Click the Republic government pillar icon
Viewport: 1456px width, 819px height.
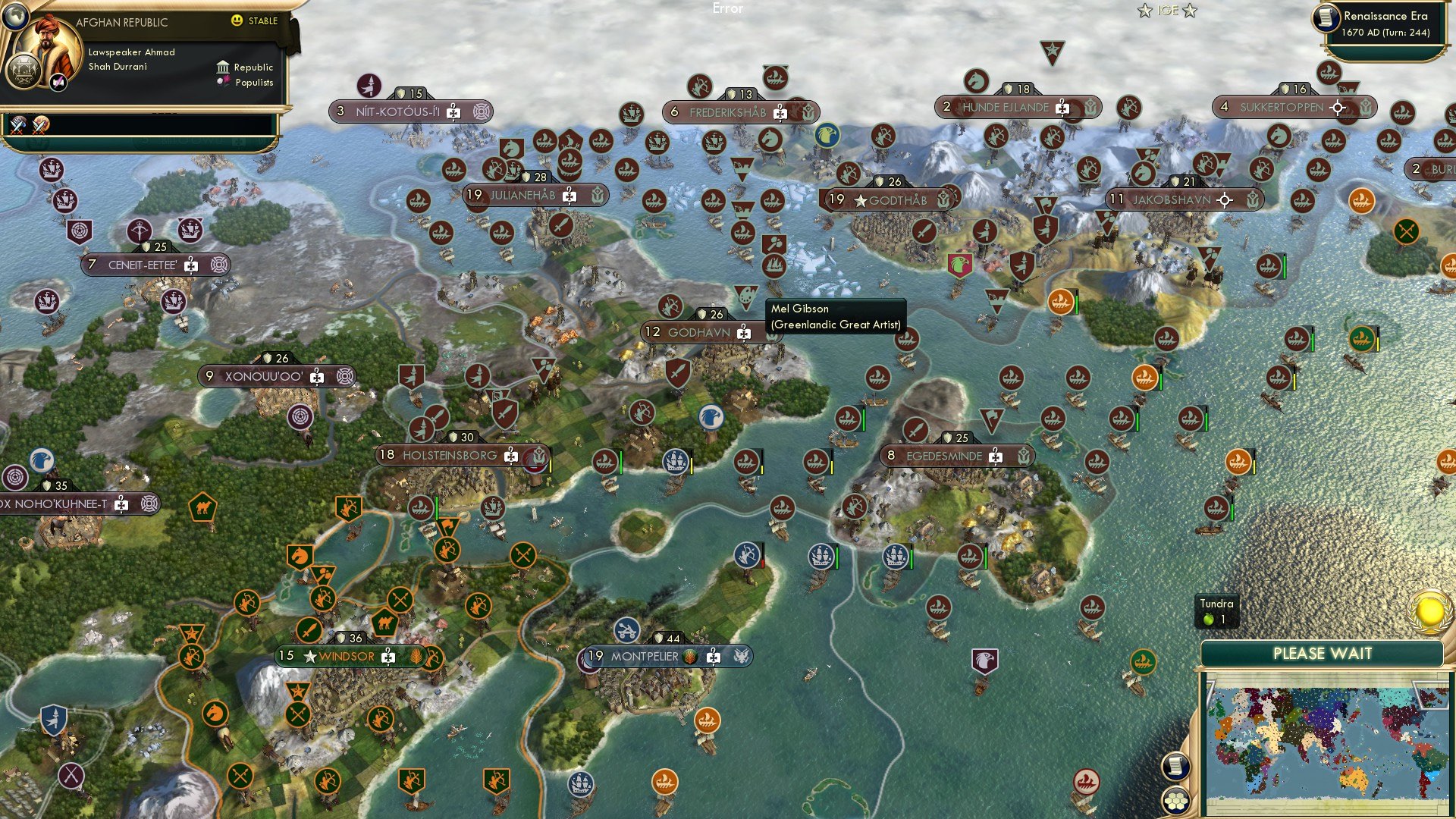click(x=224, y=67)
